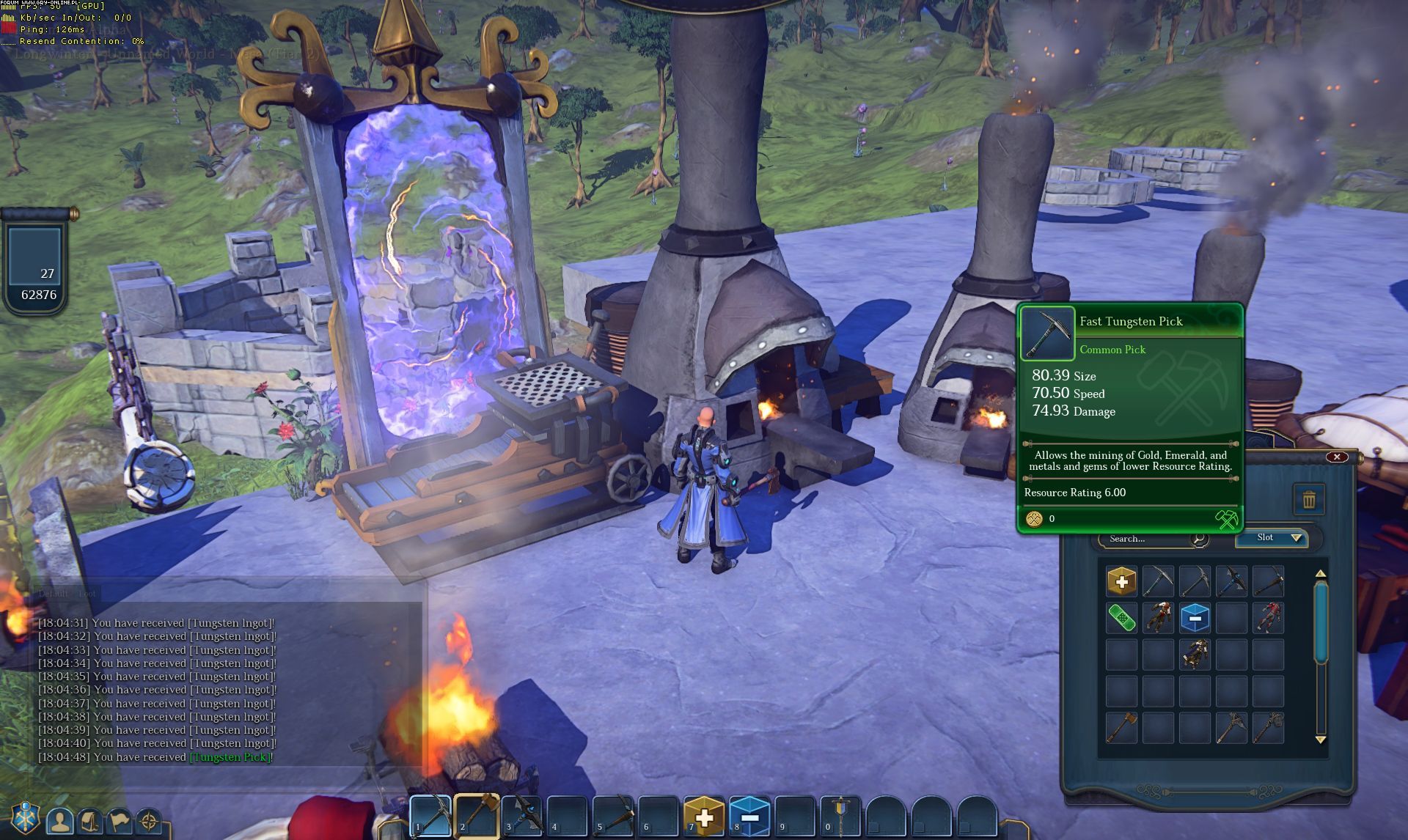
Task: Select the blue-headed pick in inventory
Action: (x=1231, y=581)
